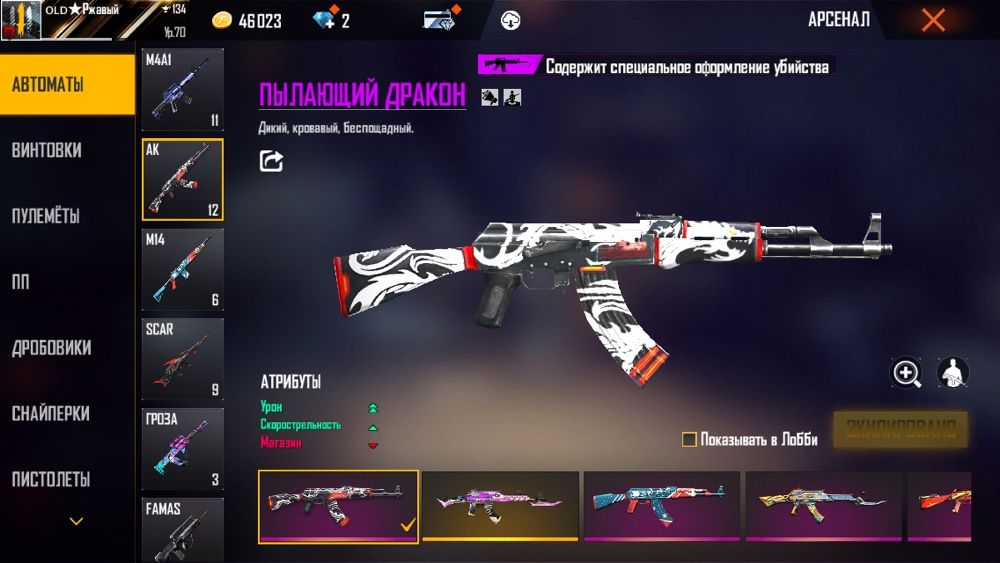Select the purple AK skin thumbnail
This screenshot has width=1000, height=563.
pos(500,505)
